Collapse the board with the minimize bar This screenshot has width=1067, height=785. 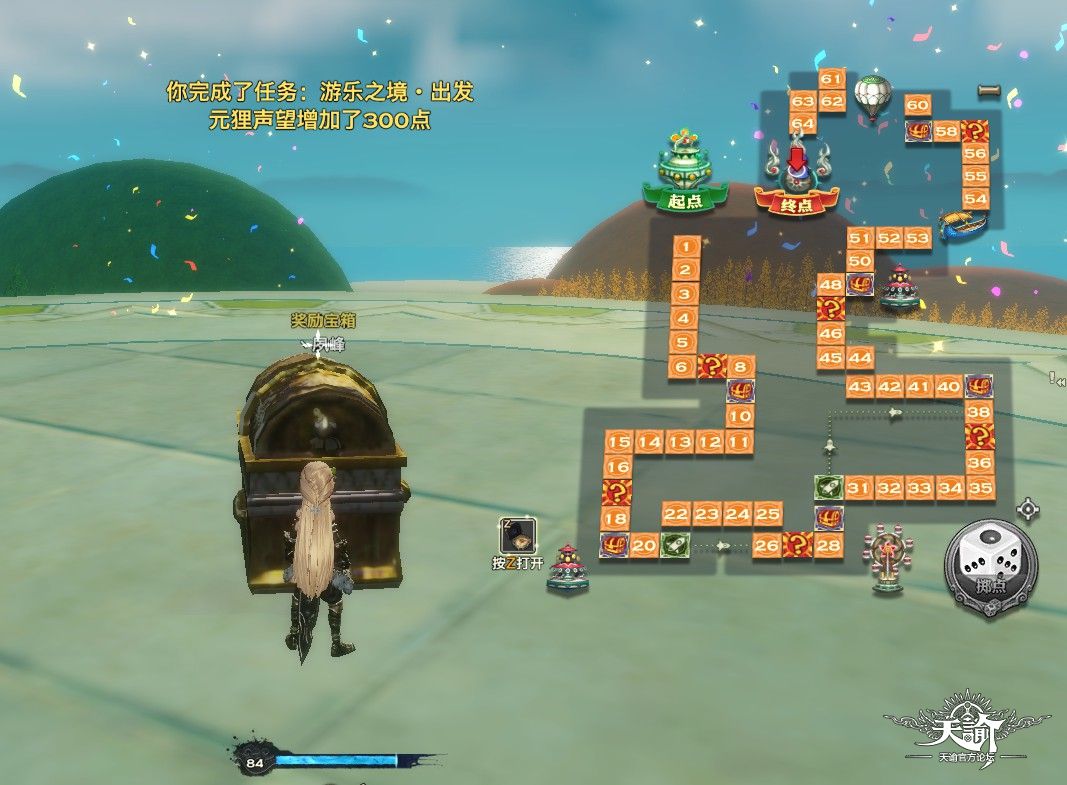[989, 91]
